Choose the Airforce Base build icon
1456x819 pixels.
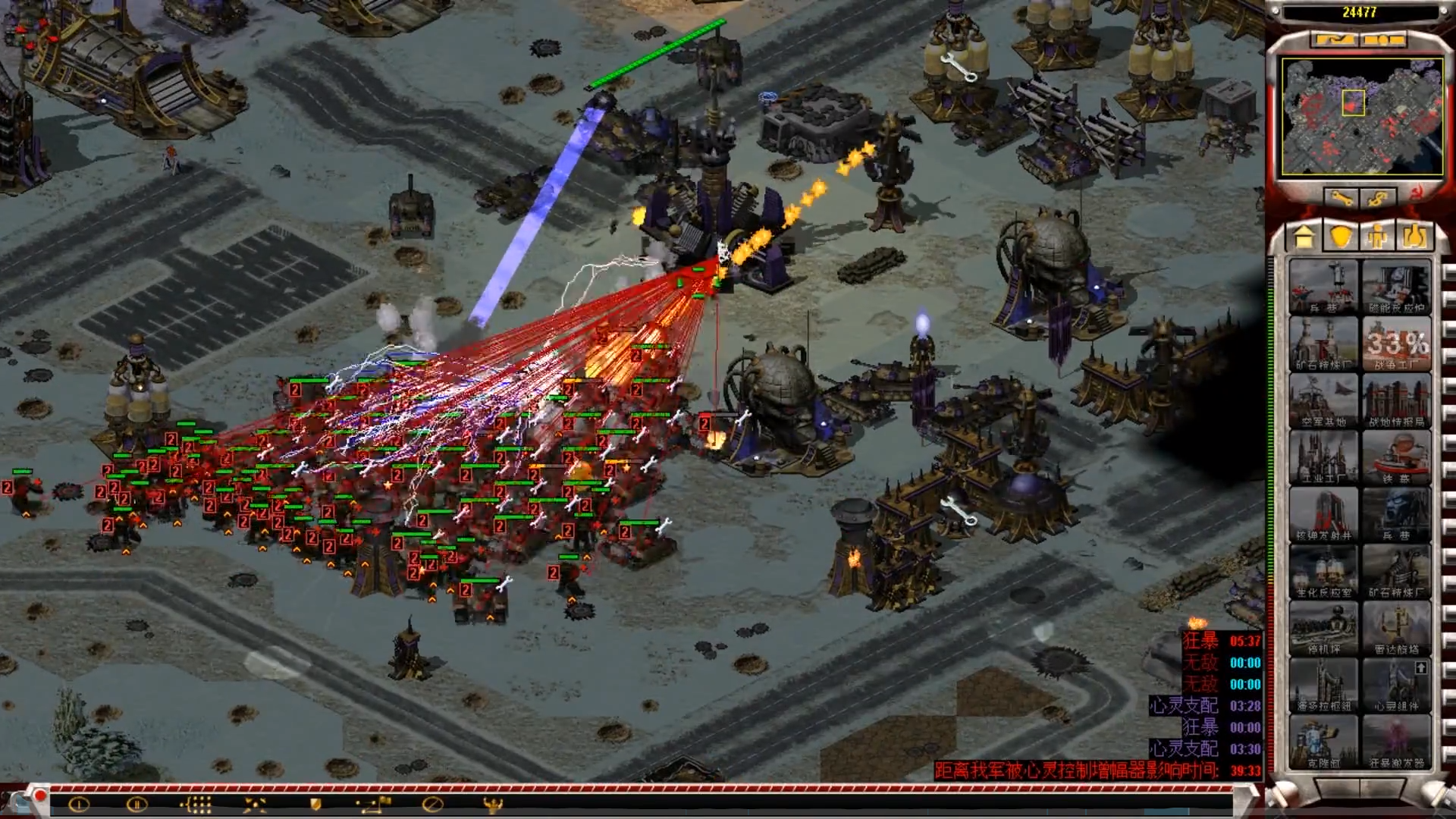coord(1323,401)
